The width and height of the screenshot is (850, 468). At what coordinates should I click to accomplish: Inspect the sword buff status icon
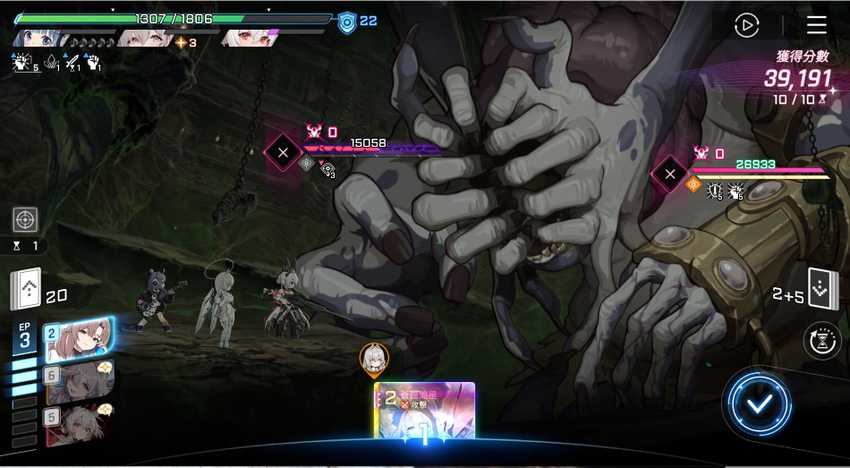[70, 63]
